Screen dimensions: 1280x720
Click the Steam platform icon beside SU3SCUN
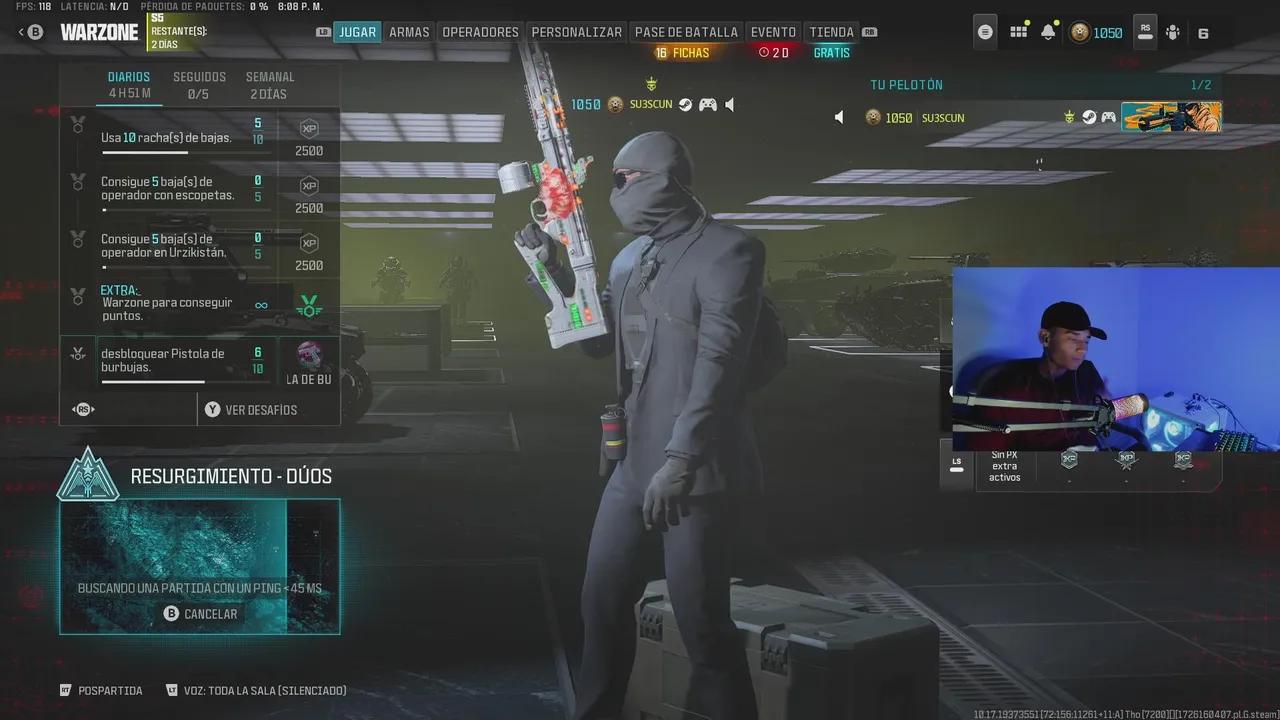pos(684,104)
